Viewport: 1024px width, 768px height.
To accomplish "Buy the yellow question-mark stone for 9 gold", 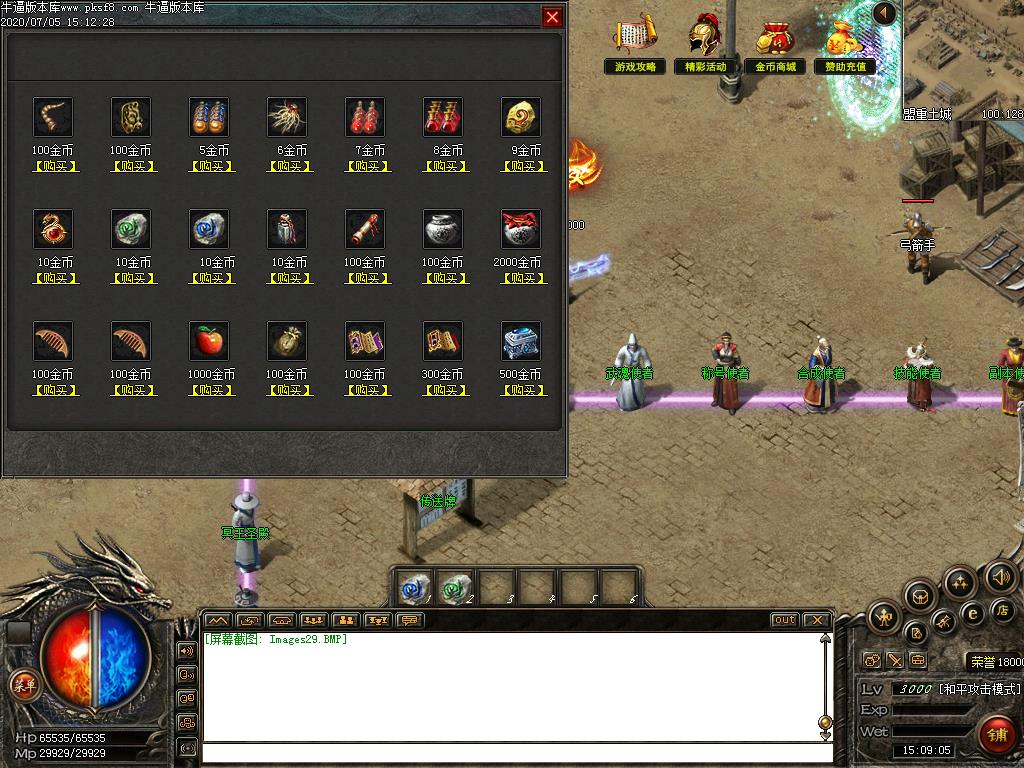I will 522,166.
